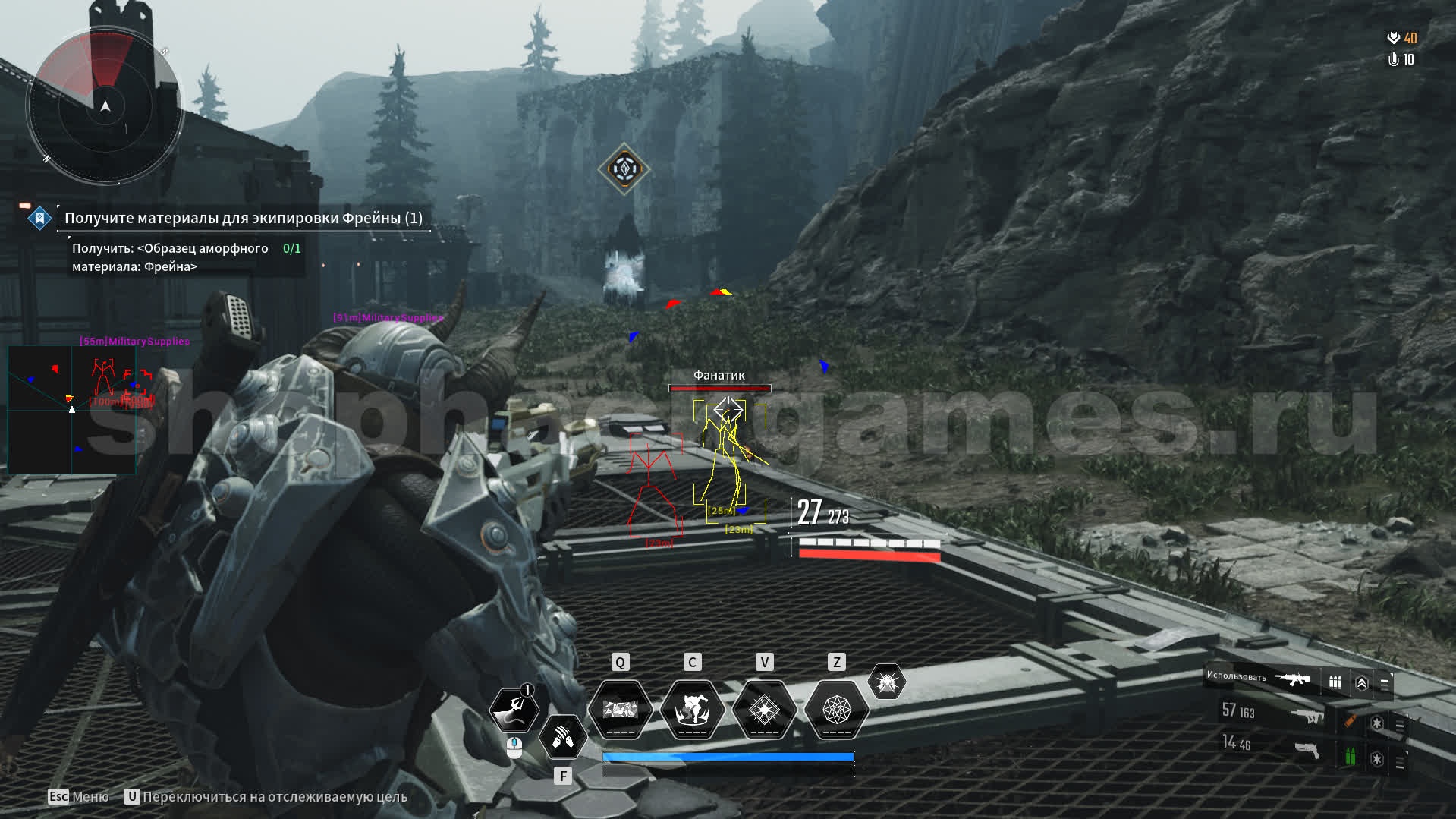Image resolution: width=1456 pixels, height=819 pixels.
Task: Open the Freyna equipment materials quest tracker
Action: 243,219
